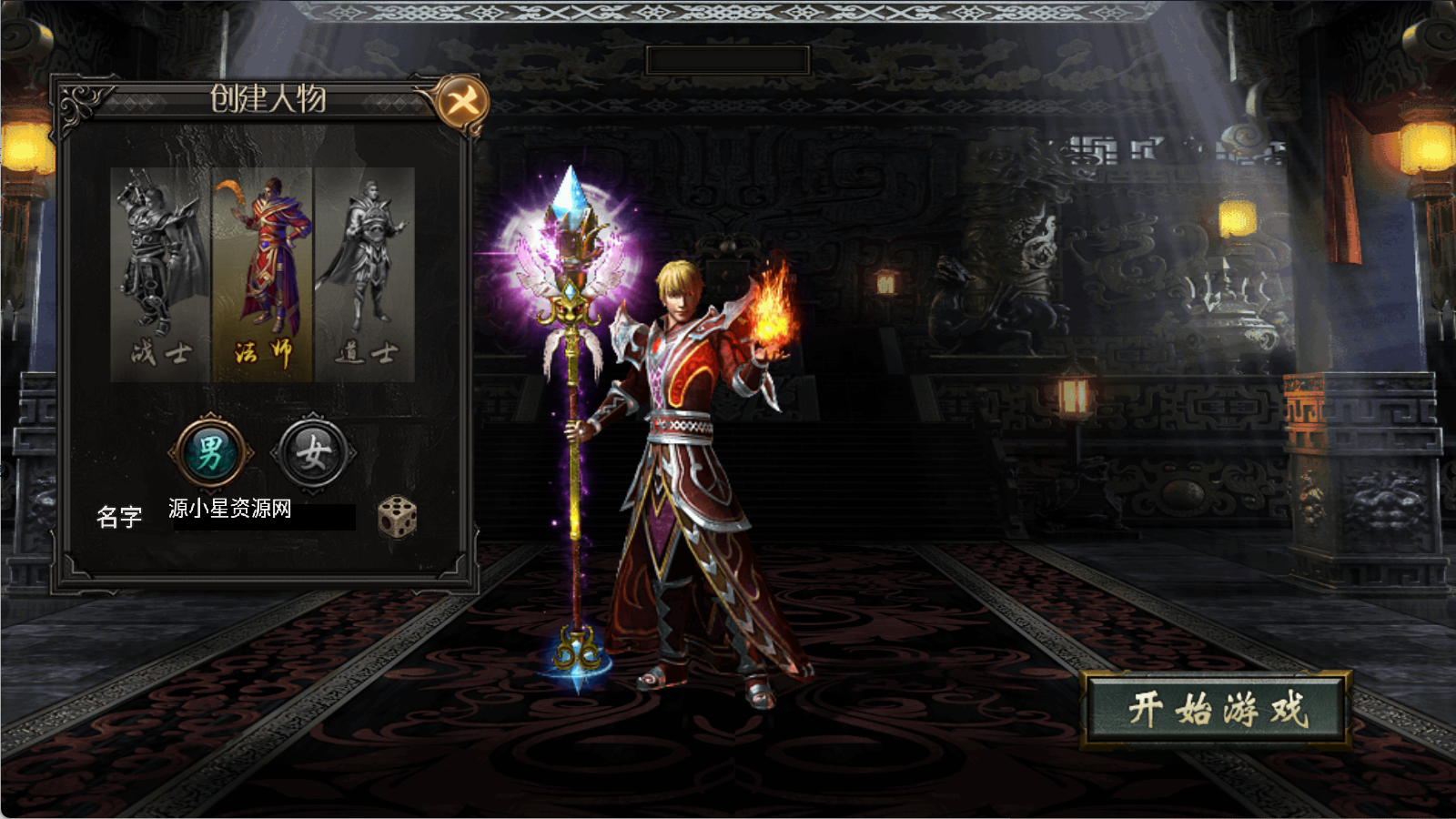The height and width of the screenshot is (819, 1456).
Task: Switch to female gender 女 button
Action: (x=313, y=452)
